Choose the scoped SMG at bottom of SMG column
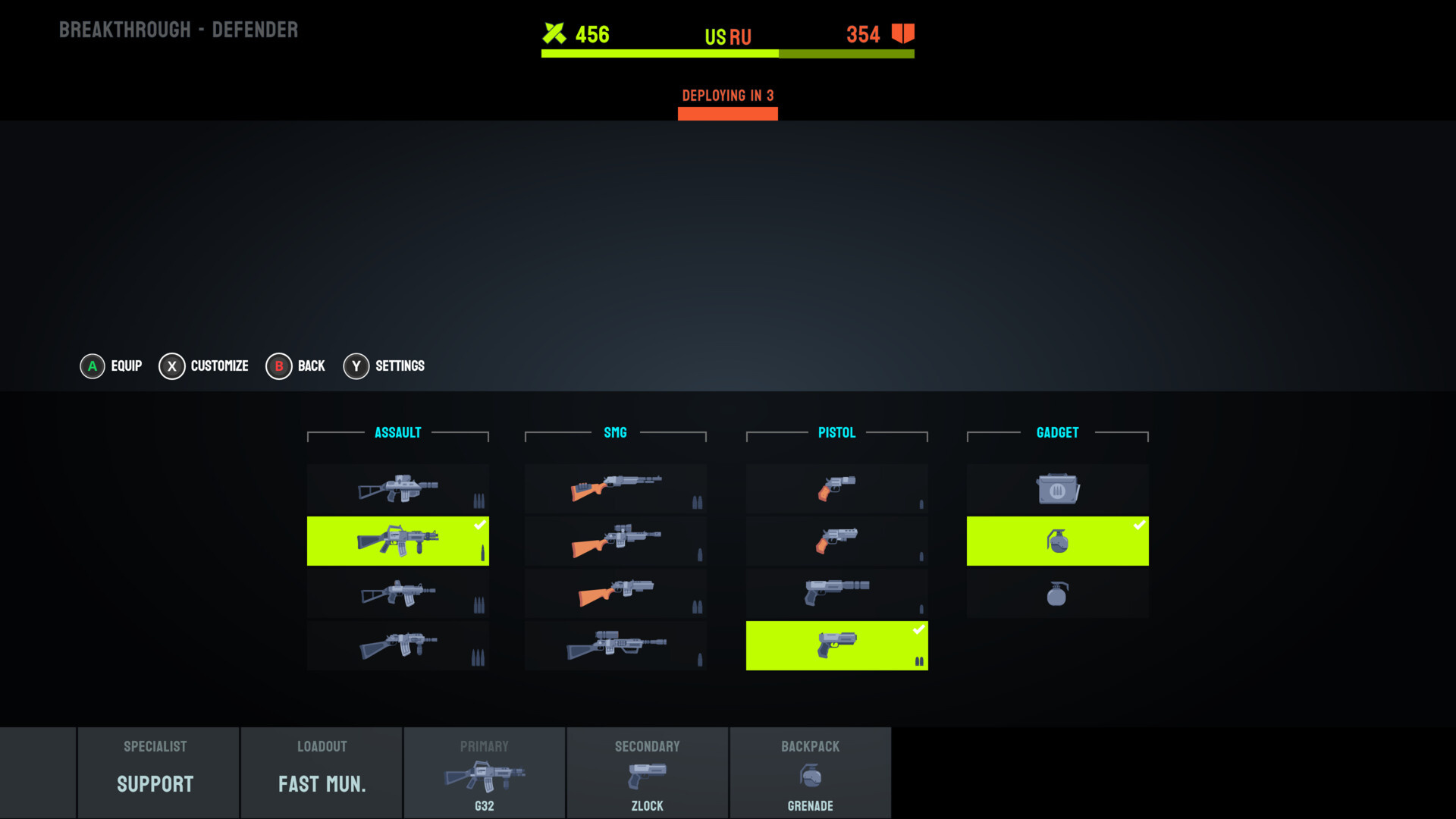Screen dimensions: 1456x819 coord(615,645)
